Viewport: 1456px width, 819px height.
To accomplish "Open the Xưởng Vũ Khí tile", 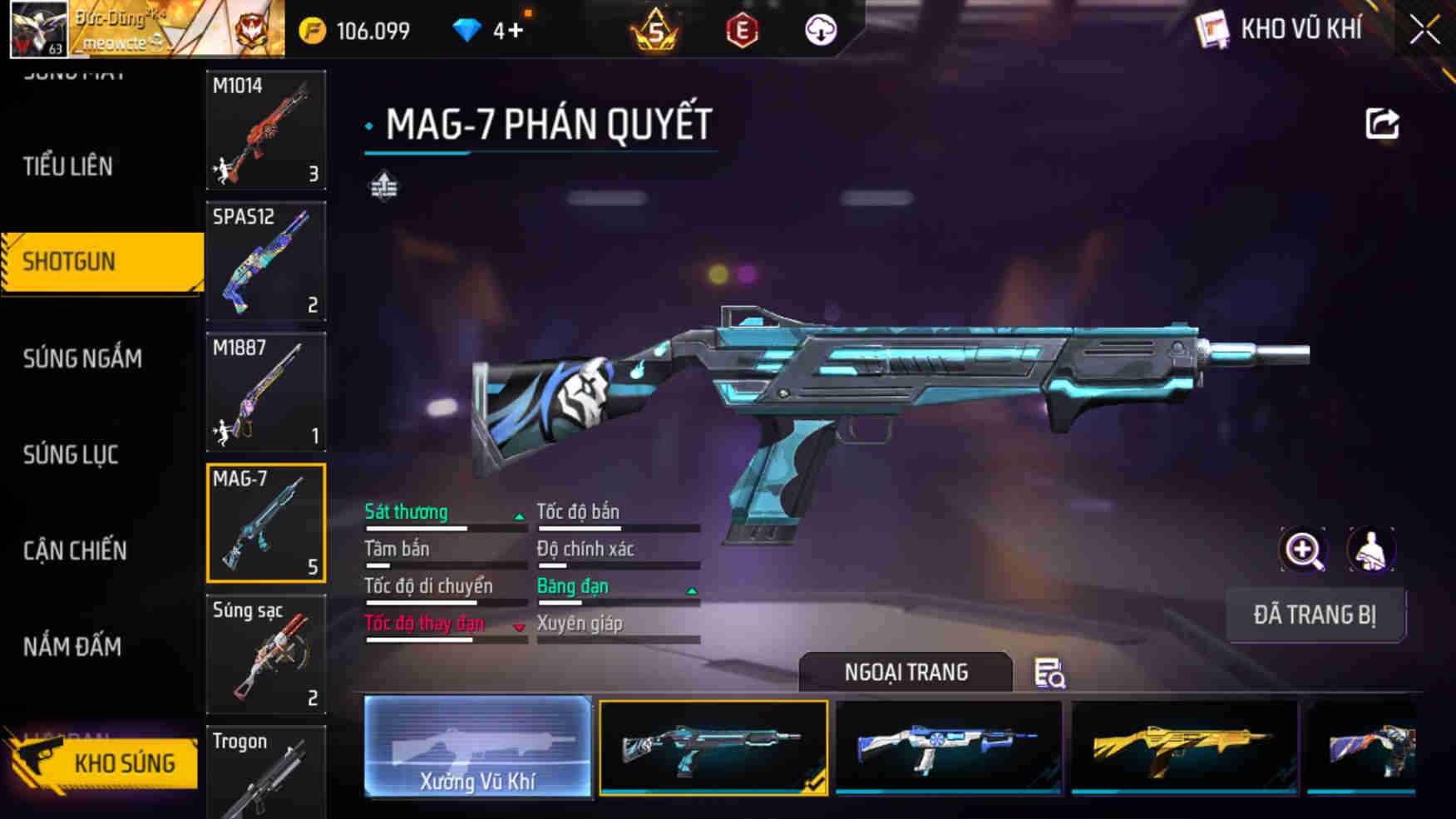I will pyautogui.click(x=477, y=747).
